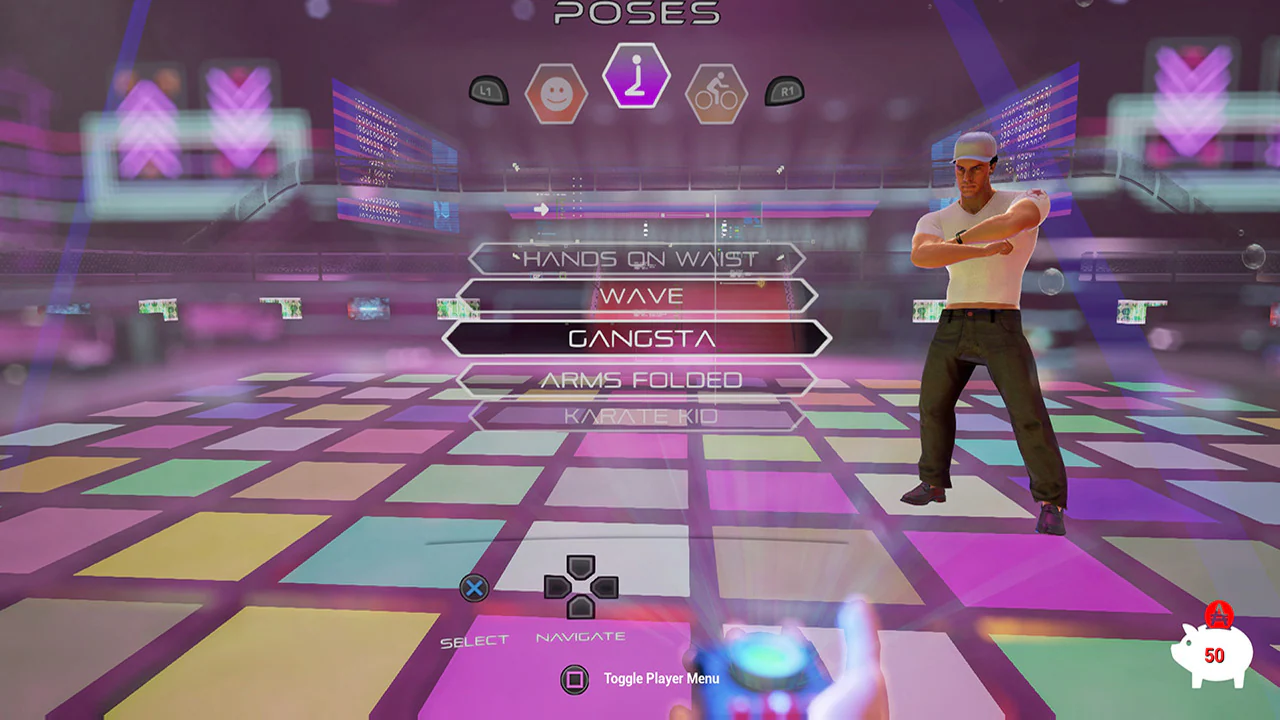This screenshot has height=720, width=1280.
Task: Click the R1 shoulder button icon
Action: (784, 90)
